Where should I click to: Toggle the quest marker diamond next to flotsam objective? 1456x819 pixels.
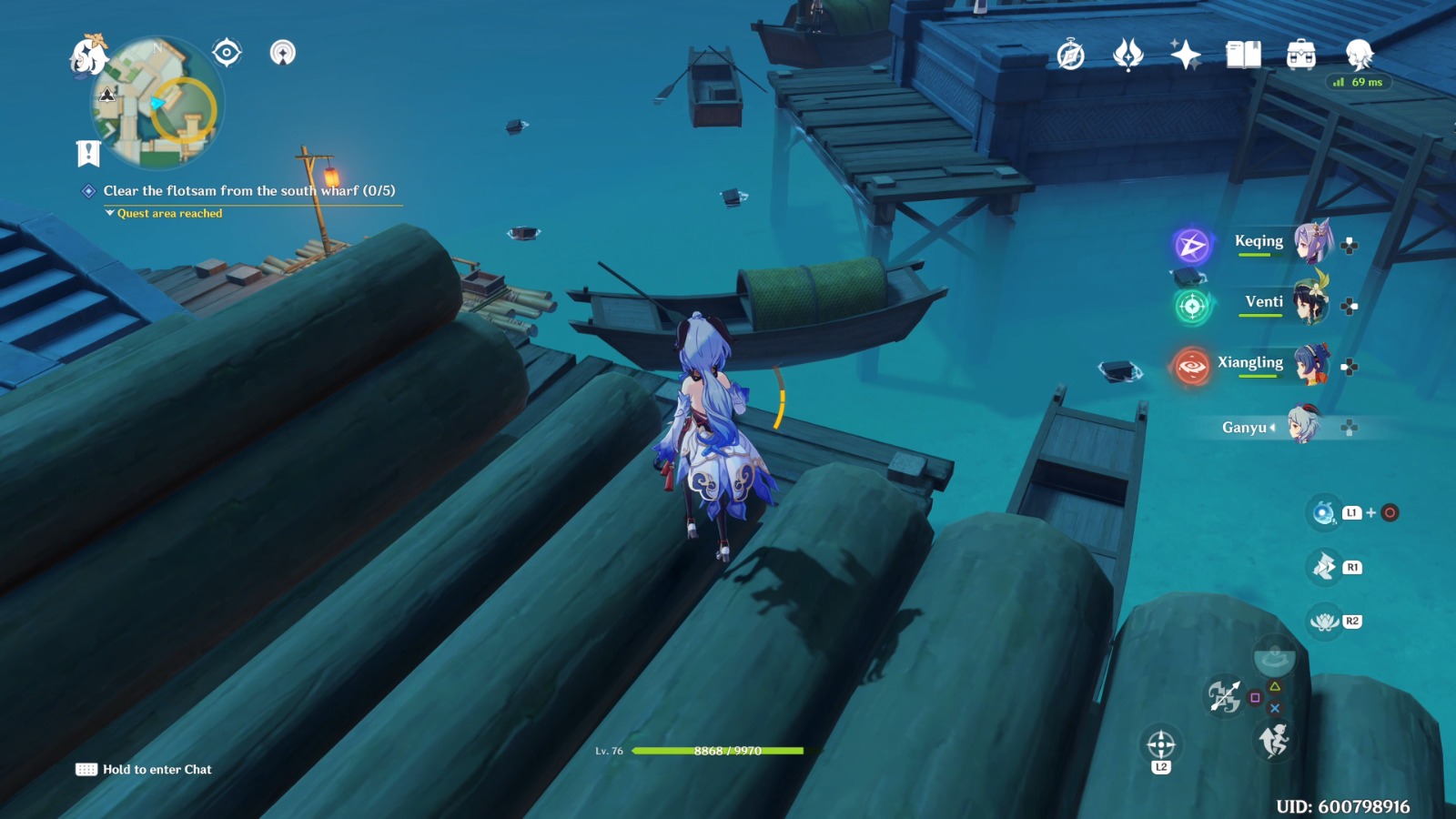87,192
